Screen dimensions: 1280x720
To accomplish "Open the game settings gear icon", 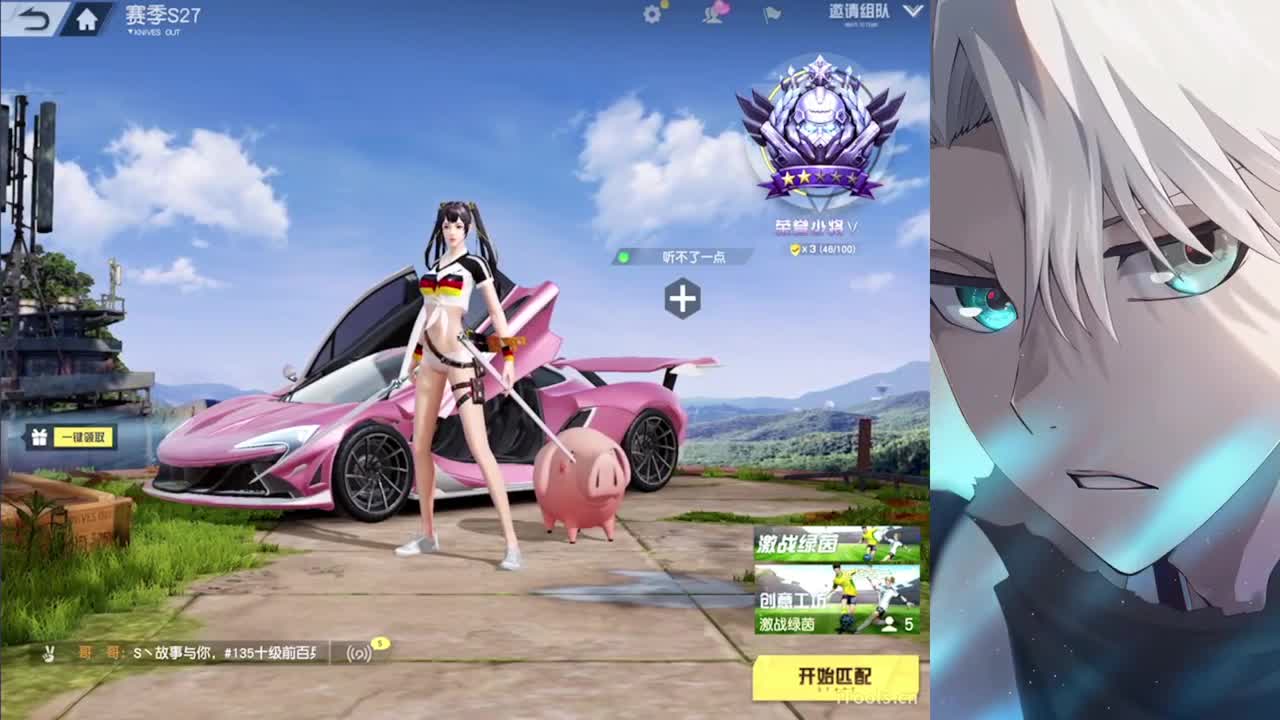I will [650, 13].
